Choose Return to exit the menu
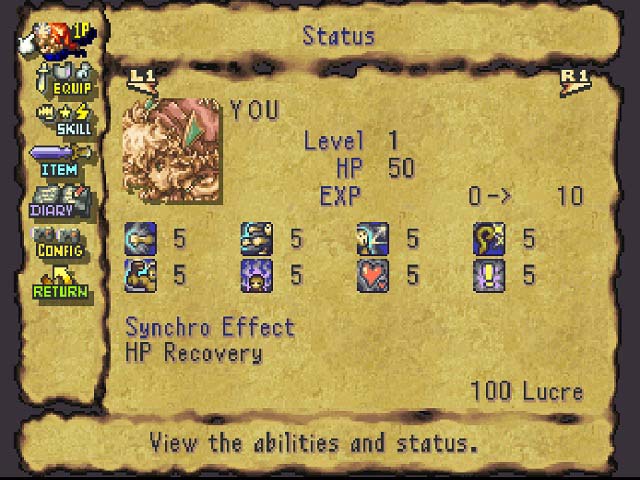 62,282
